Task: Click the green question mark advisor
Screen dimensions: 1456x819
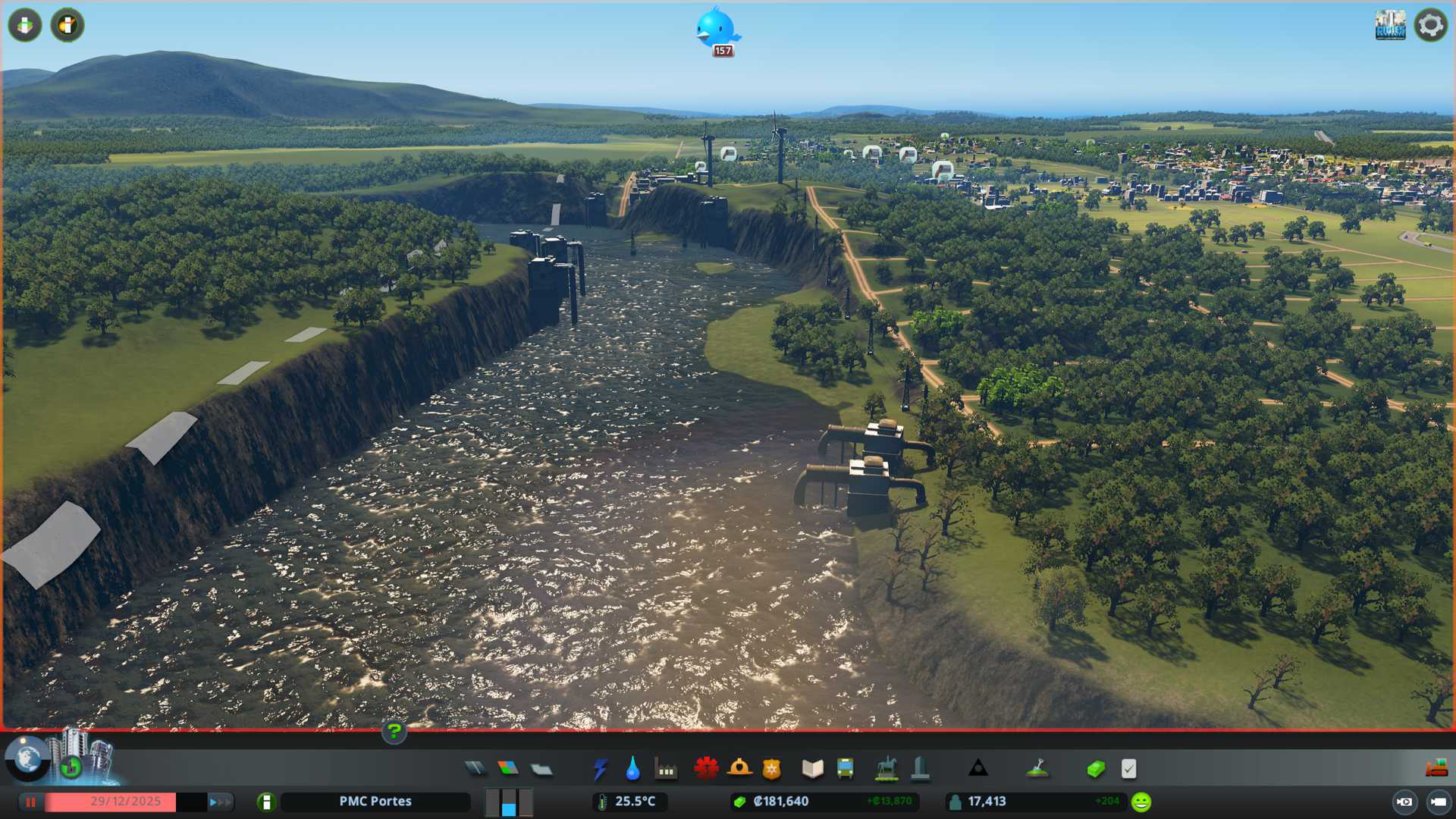Action: tap(394, 732)
